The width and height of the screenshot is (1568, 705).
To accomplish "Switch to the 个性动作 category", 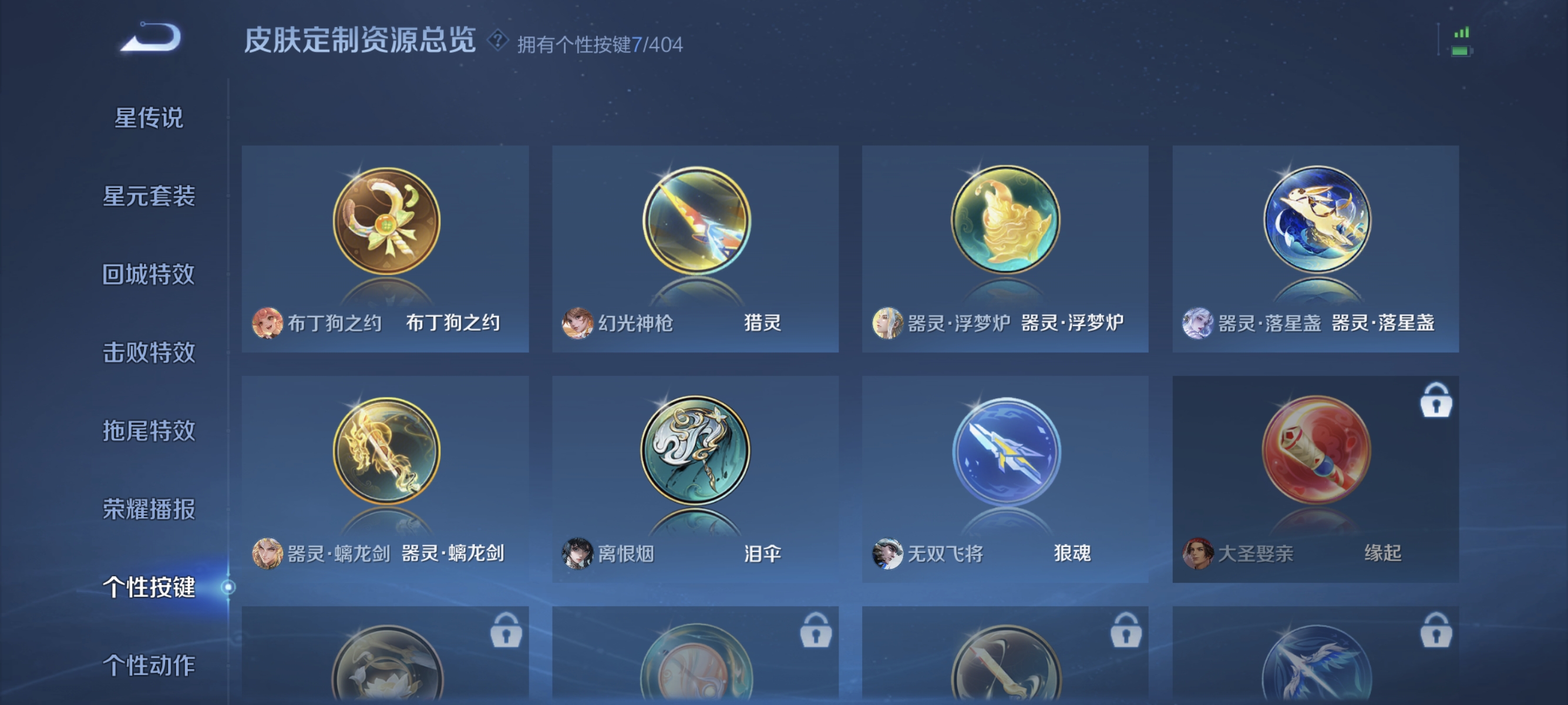I will (148, 666).
